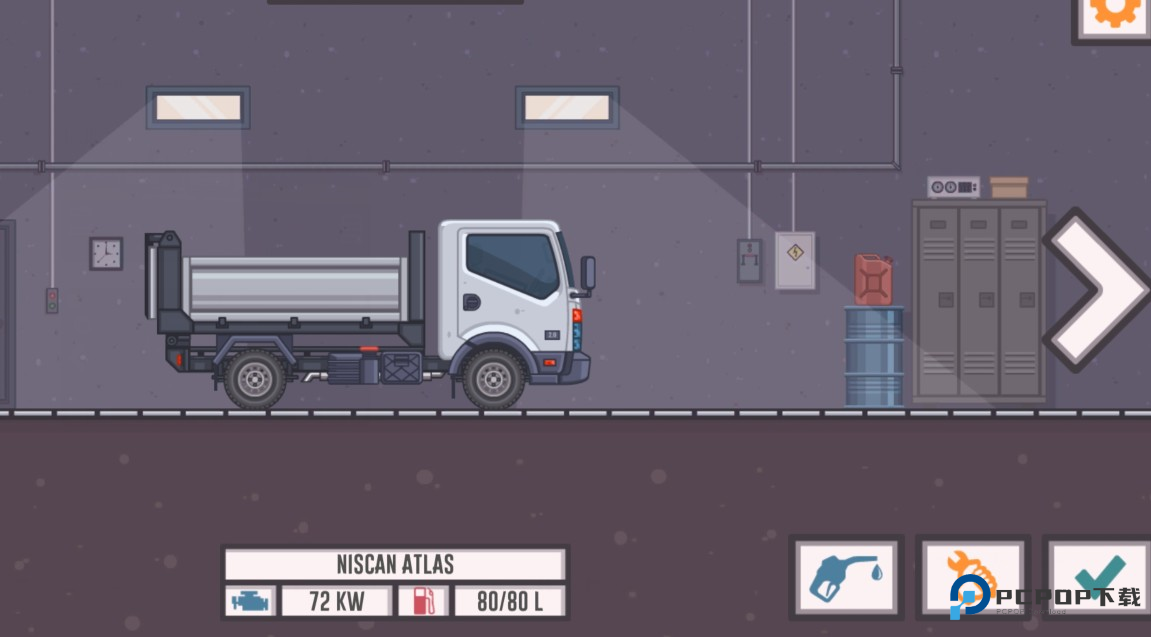Open the wrench upgrade workshop

click(x=972, y=577)
